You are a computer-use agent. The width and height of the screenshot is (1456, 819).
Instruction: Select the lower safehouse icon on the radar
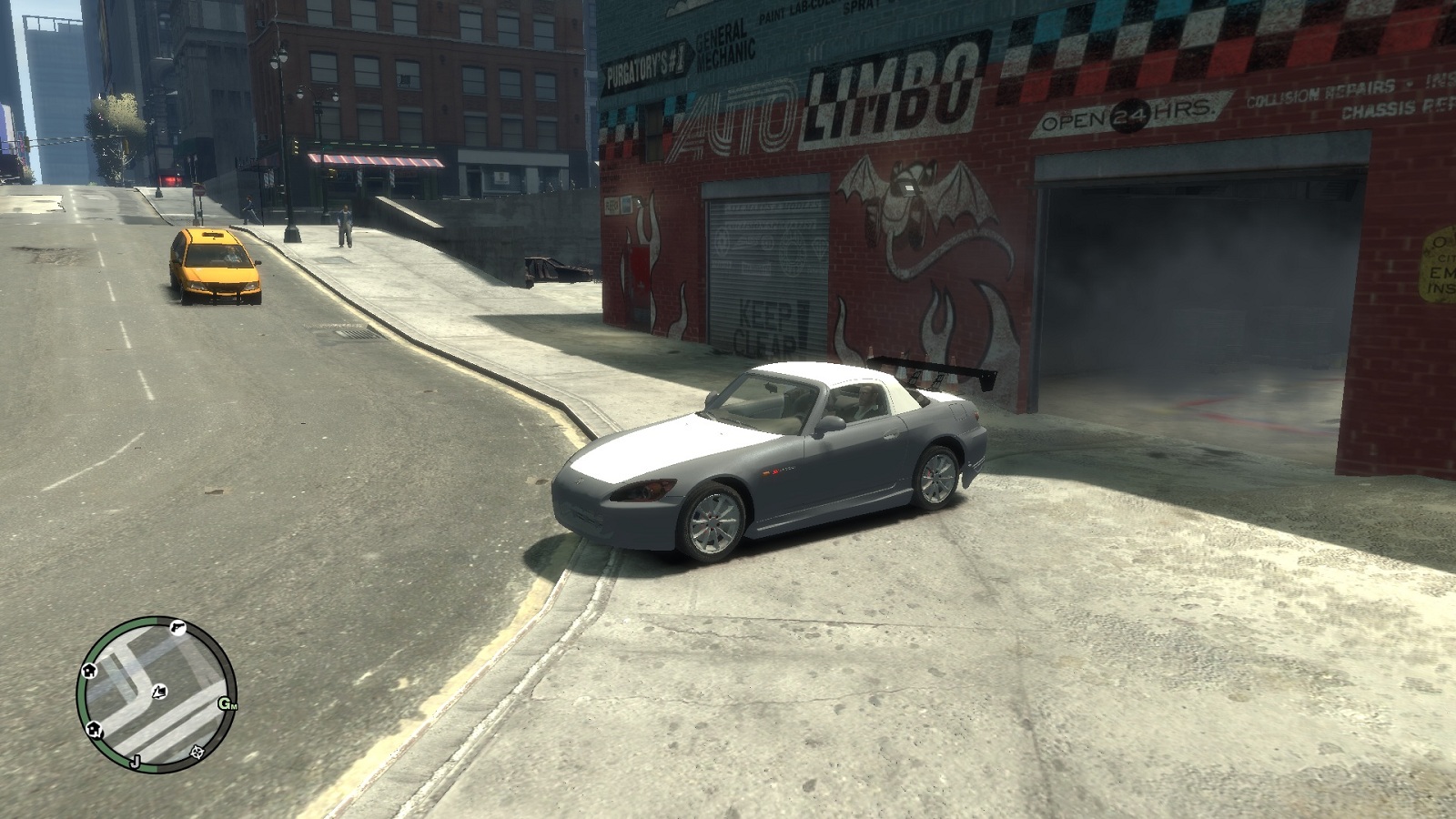93,729
